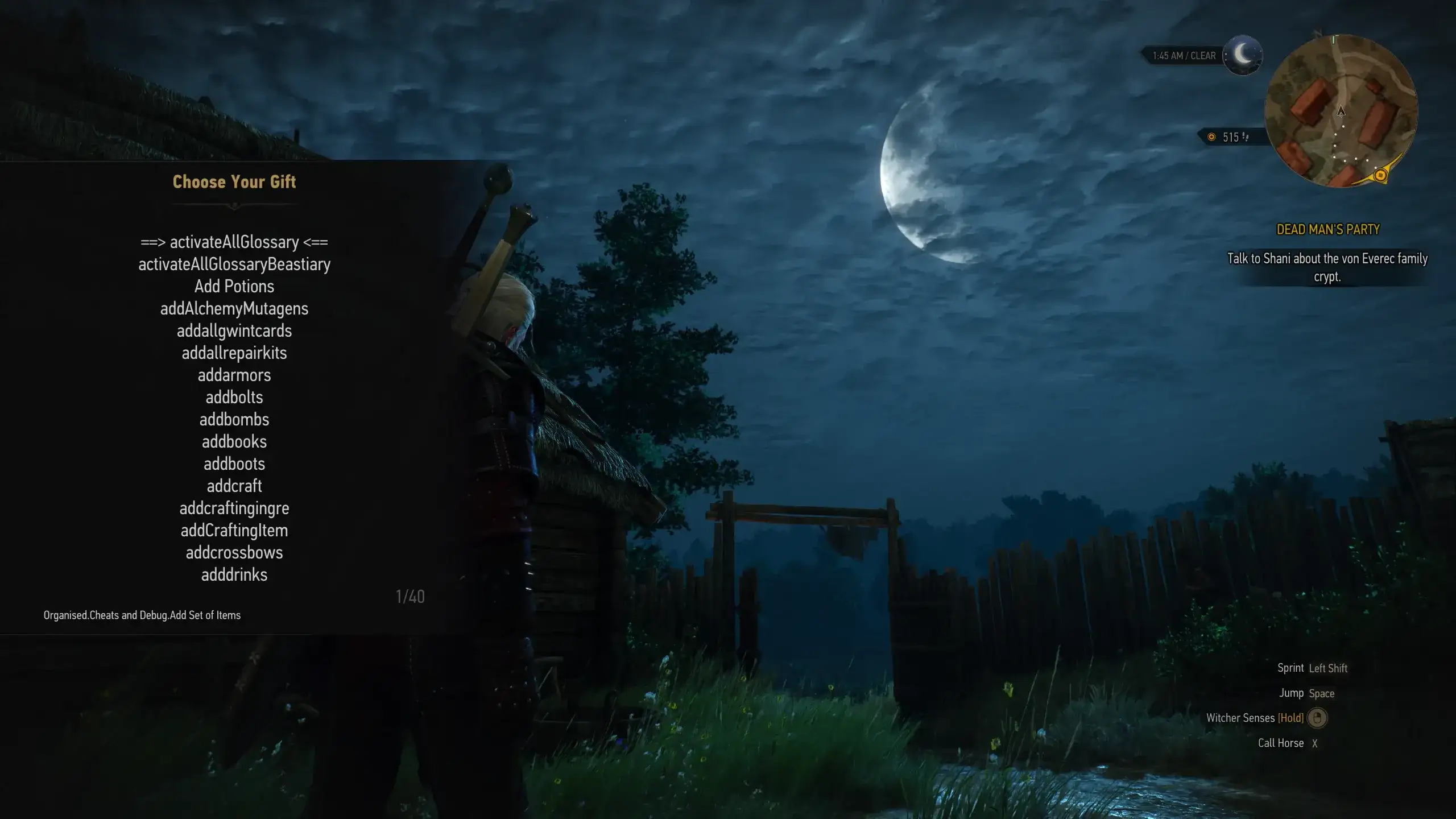
Task: Select the activateAllGlossaryBeastiary entry
Action: tap(234, 264)
